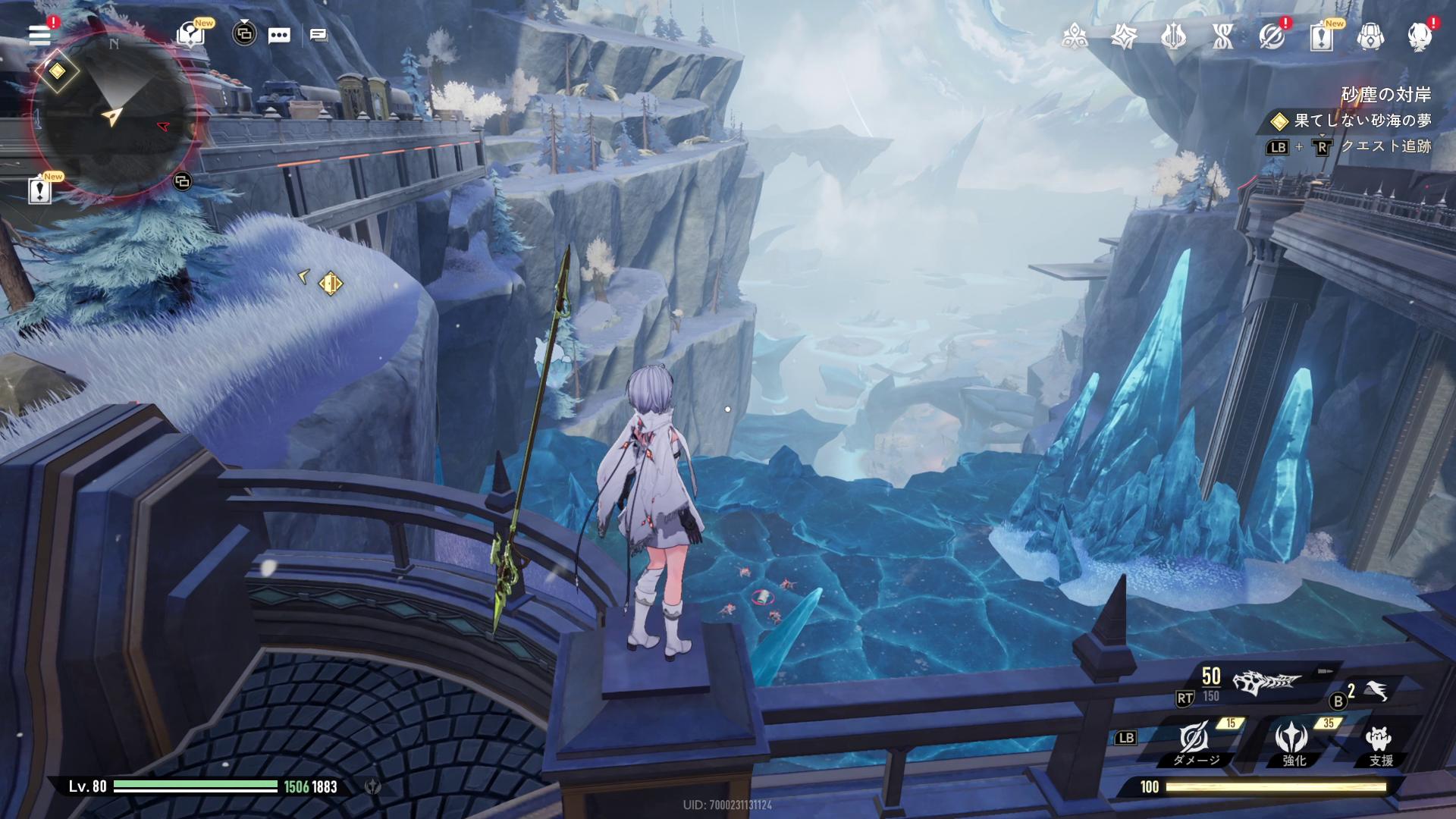Open the slashed-circle sword icon with alert
The image size is (1456, 819).
pyautogui.click(x=1271, y=36)
